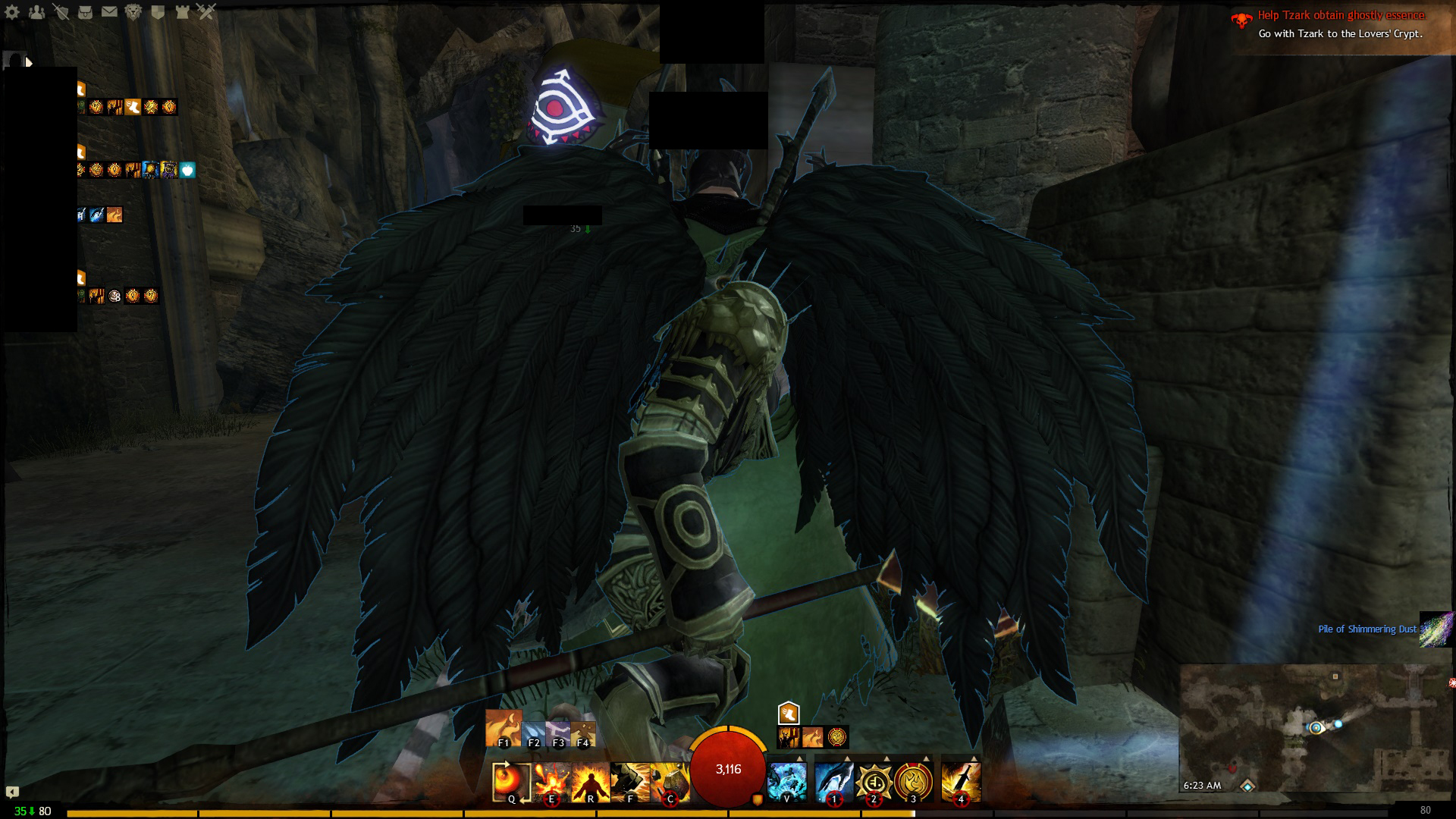Select the Tzark ghostly essence objective

(x=1341, y=15)
